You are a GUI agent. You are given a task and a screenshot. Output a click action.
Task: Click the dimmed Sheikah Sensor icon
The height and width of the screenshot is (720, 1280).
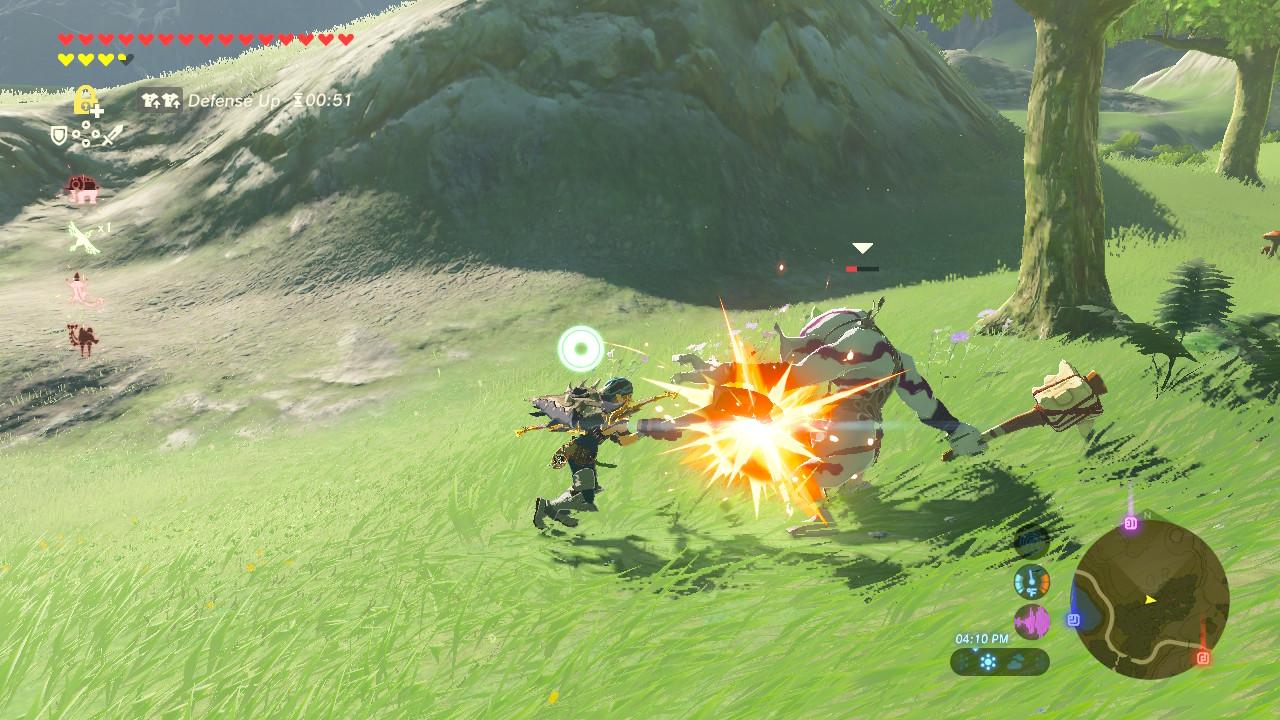(x=1031, y=542)
